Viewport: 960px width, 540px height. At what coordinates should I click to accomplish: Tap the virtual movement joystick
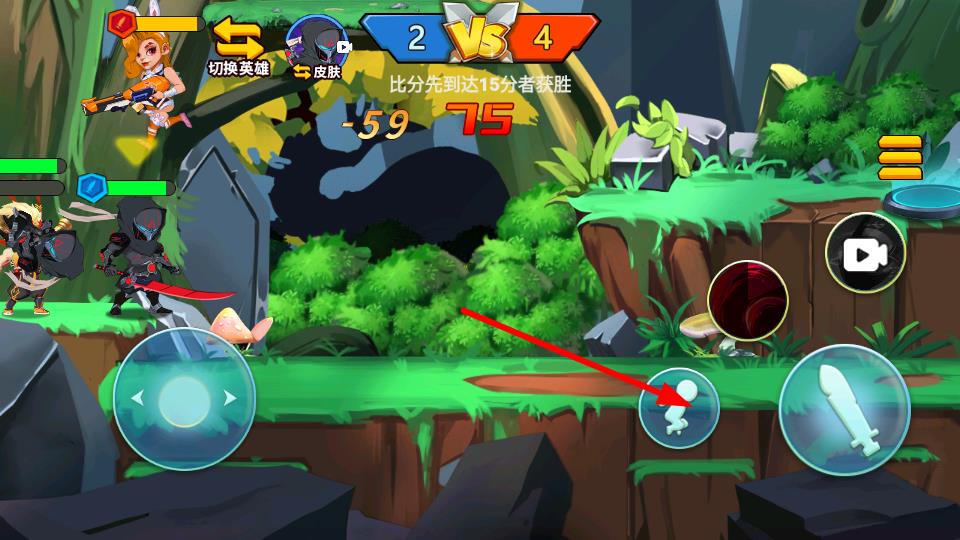[184, 398]
